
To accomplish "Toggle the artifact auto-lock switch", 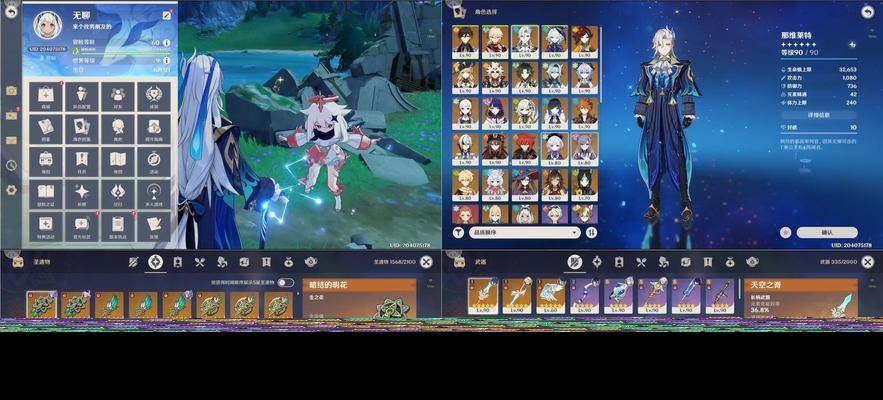I will pyautogui.click(x=286, y=283).
